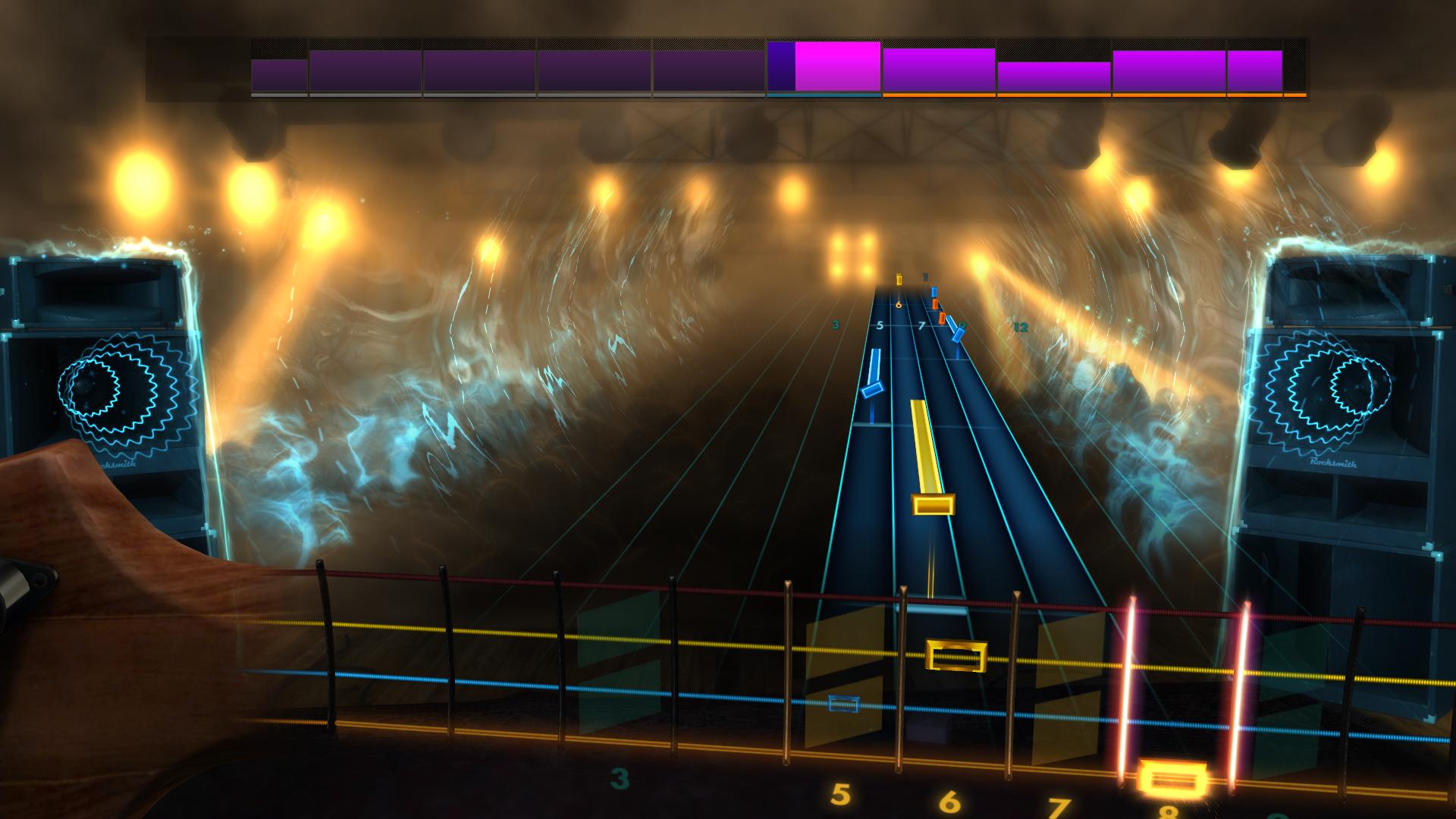Select the last purple segment in the song timeline
Screen dimensions: 1456x819
(1255, 72)
